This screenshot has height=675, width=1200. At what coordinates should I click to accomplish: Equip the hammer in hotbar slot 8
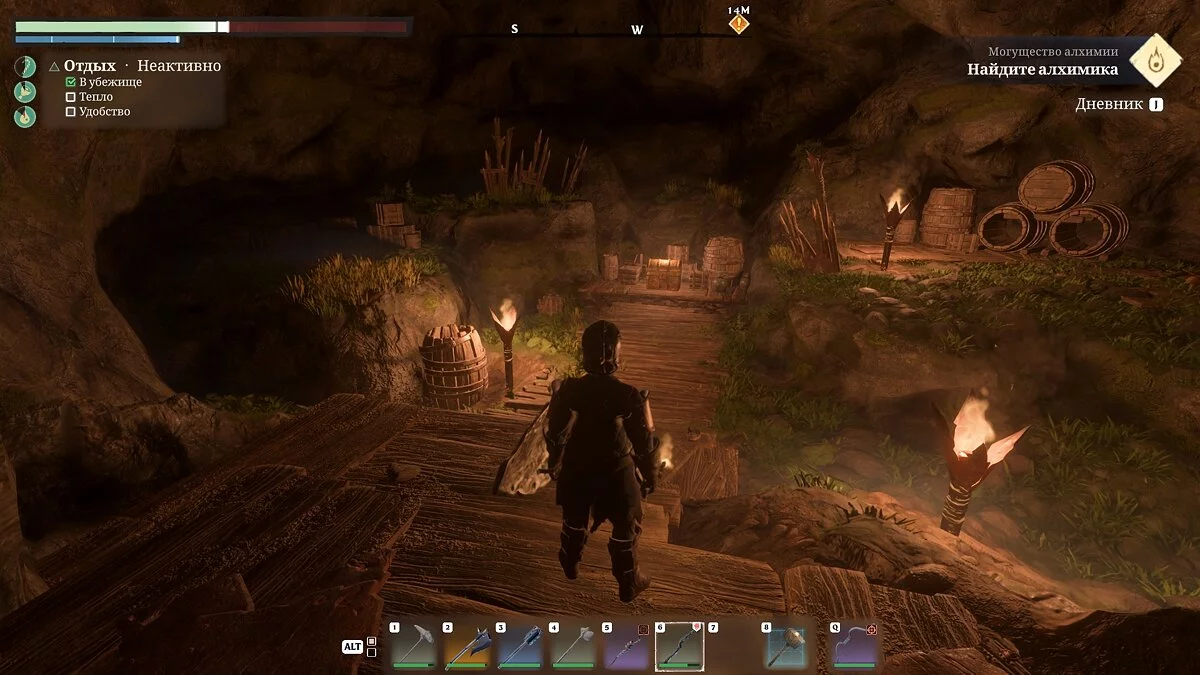[786, 645]
